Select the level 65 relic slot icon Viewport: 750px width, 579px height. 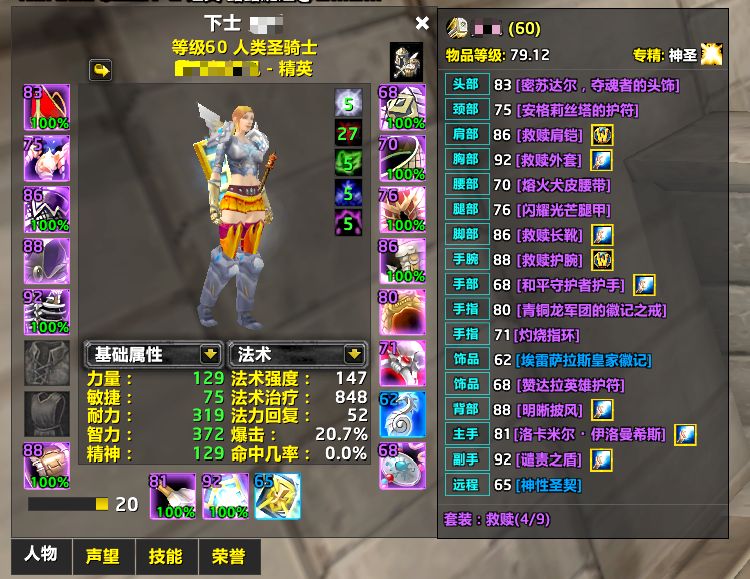(x=277, y=496)
